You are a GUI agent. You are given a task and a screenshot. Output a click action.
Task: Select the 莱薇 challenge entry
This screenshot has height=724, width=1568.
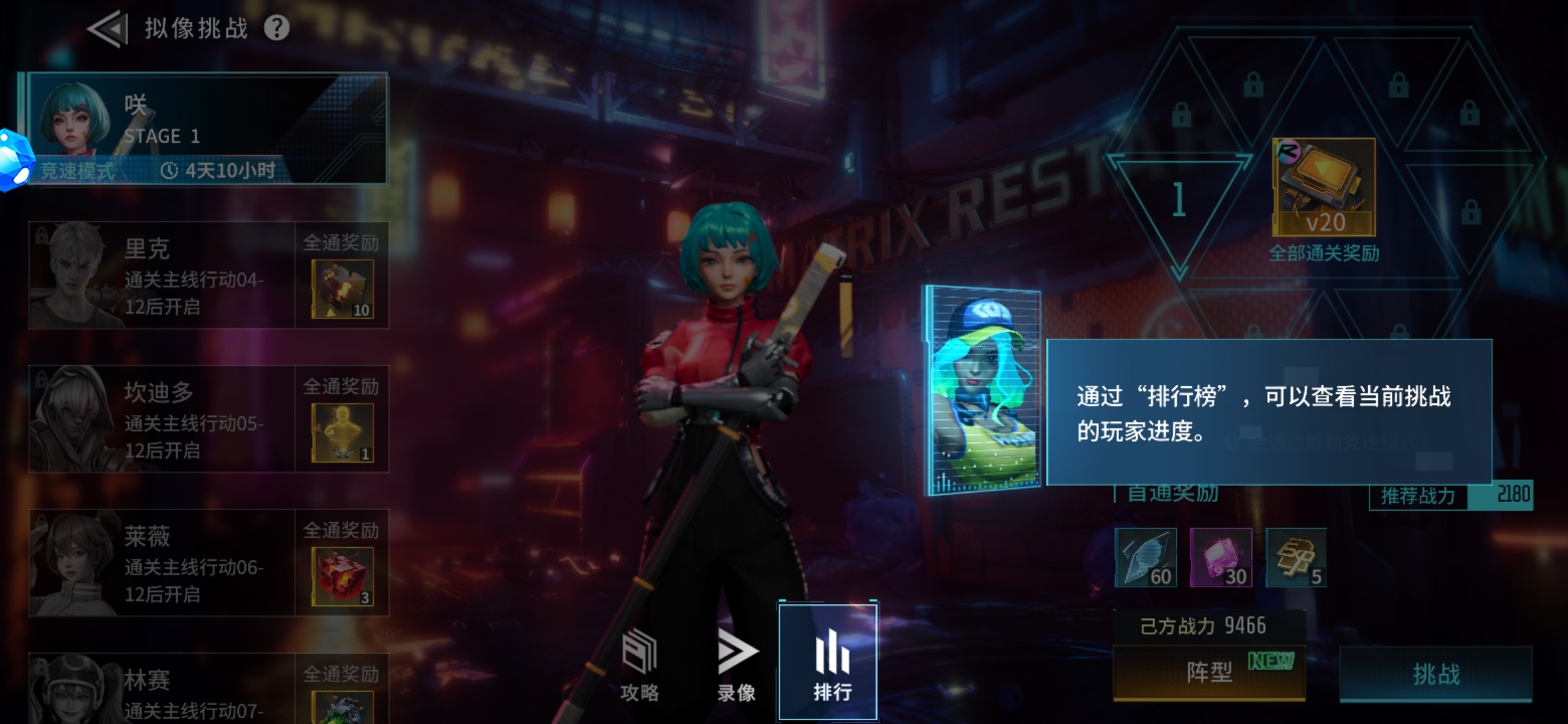[x=201, y=563]
